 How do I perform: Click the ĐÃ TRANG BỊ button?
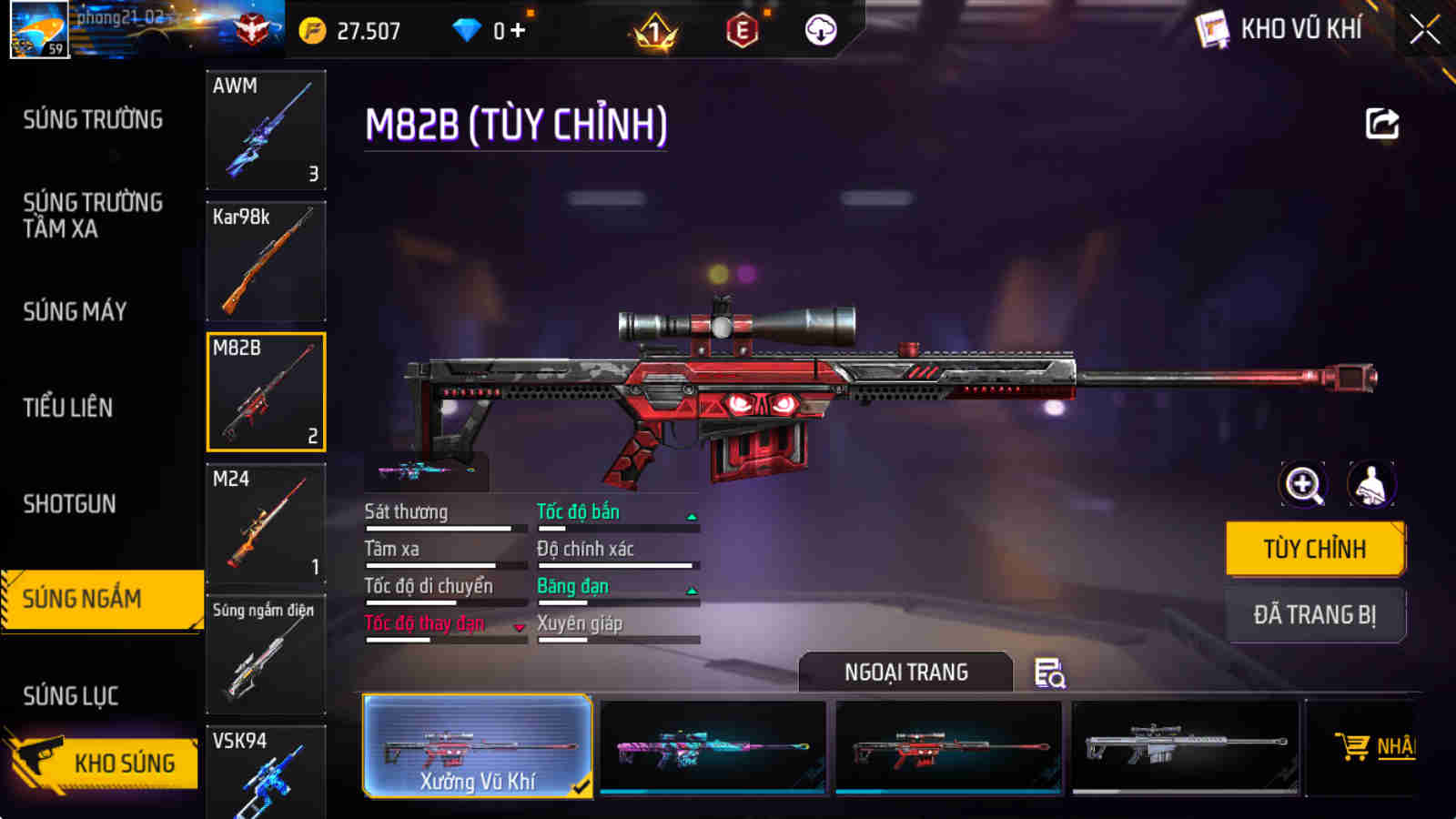[x=1316, y=614]
